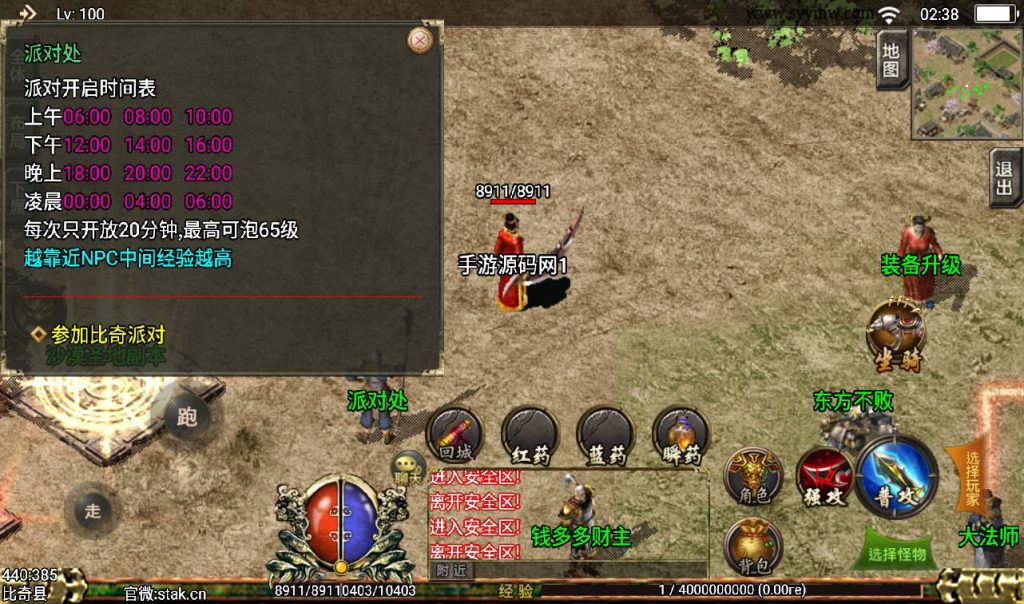
Task: Switch to the 跑 run movement mode
Action: (x=187, y=416)
